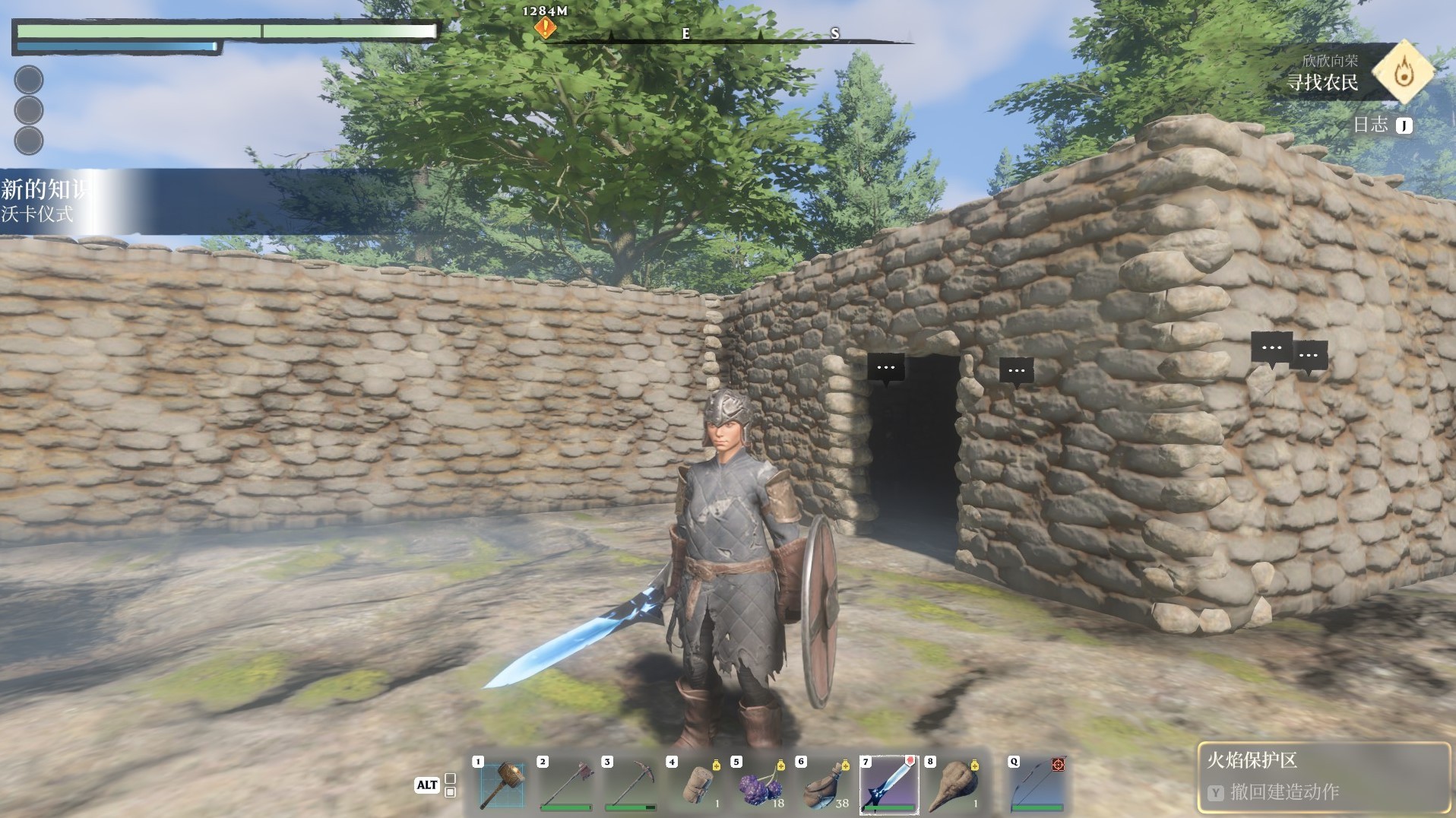Click the orange quest marker on compass
Viewport: 1456px width, 818px height.
click(x=545, y=29)
